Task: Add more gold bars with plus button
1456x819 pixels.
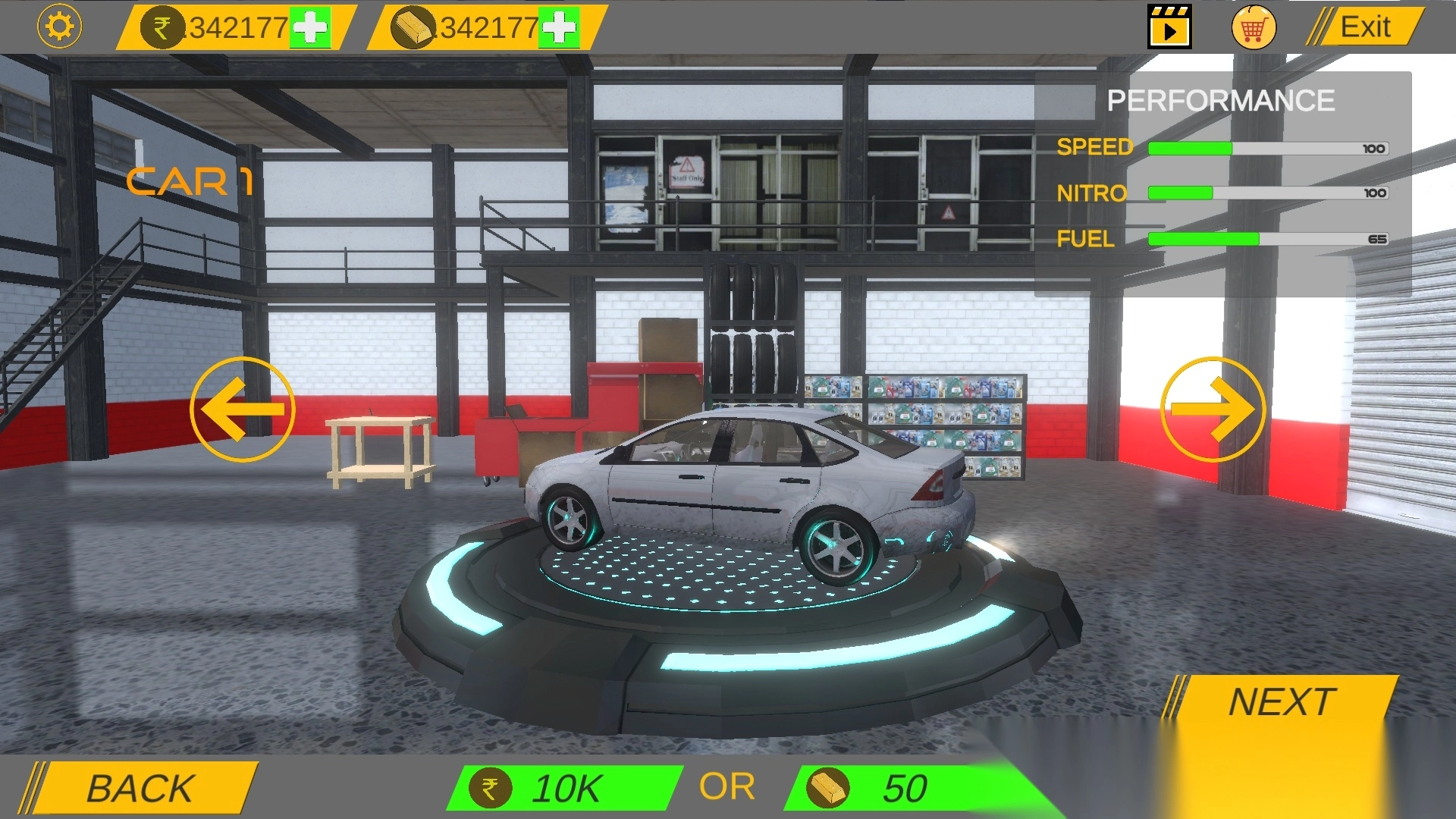Action: [559, 29]
